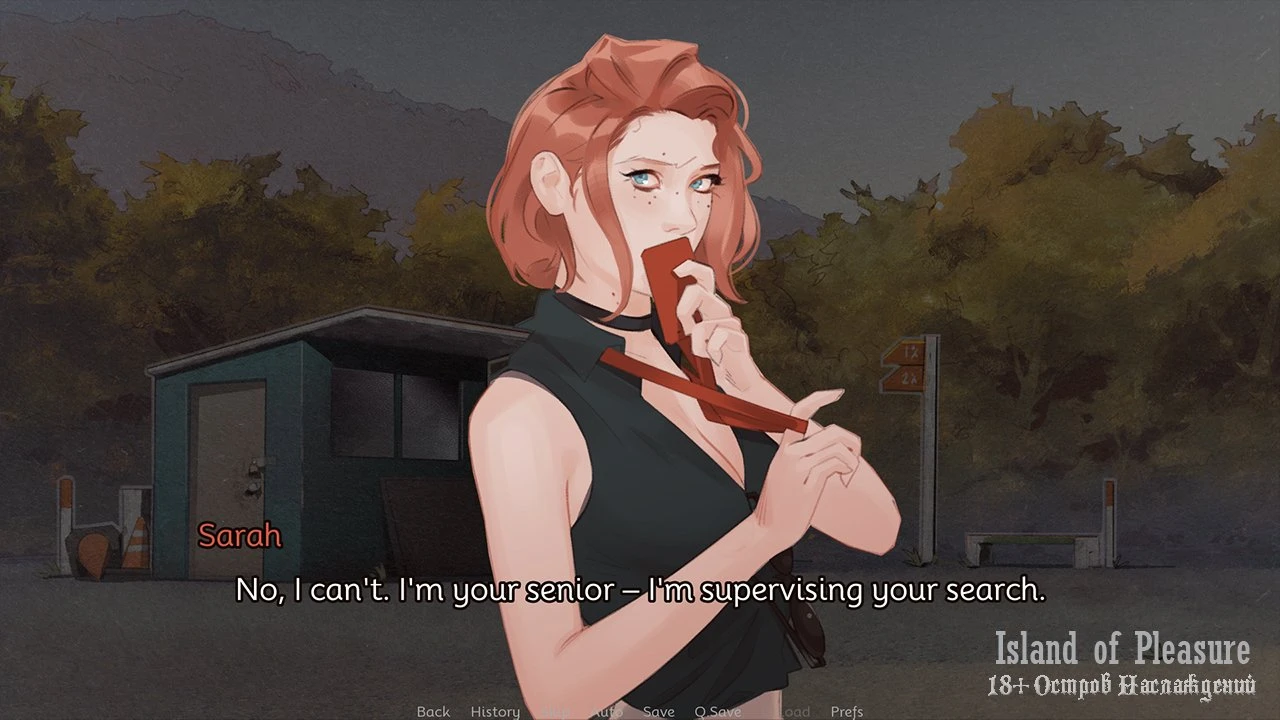Screen dimensions: 1280x720
Task: Open the Save game screen
Action: click(658, 711)
